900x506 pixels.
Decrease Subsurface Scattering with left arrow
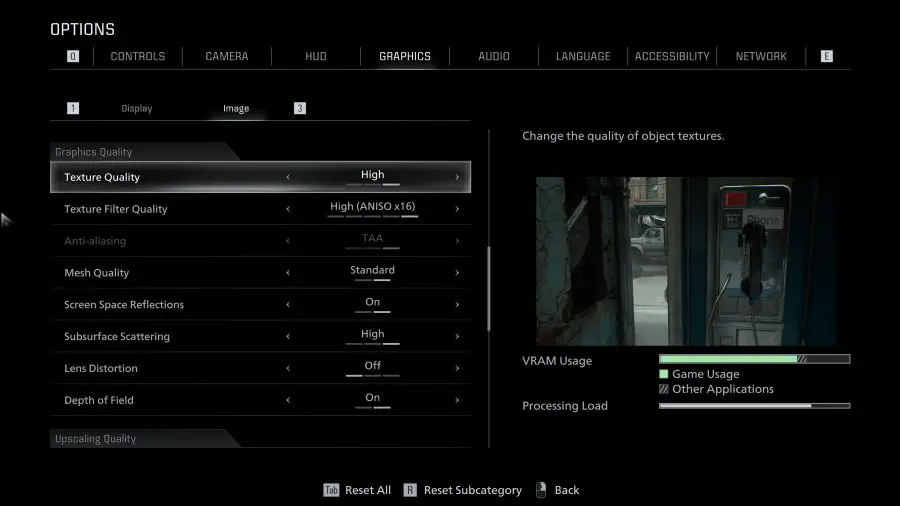coord(288,337)
